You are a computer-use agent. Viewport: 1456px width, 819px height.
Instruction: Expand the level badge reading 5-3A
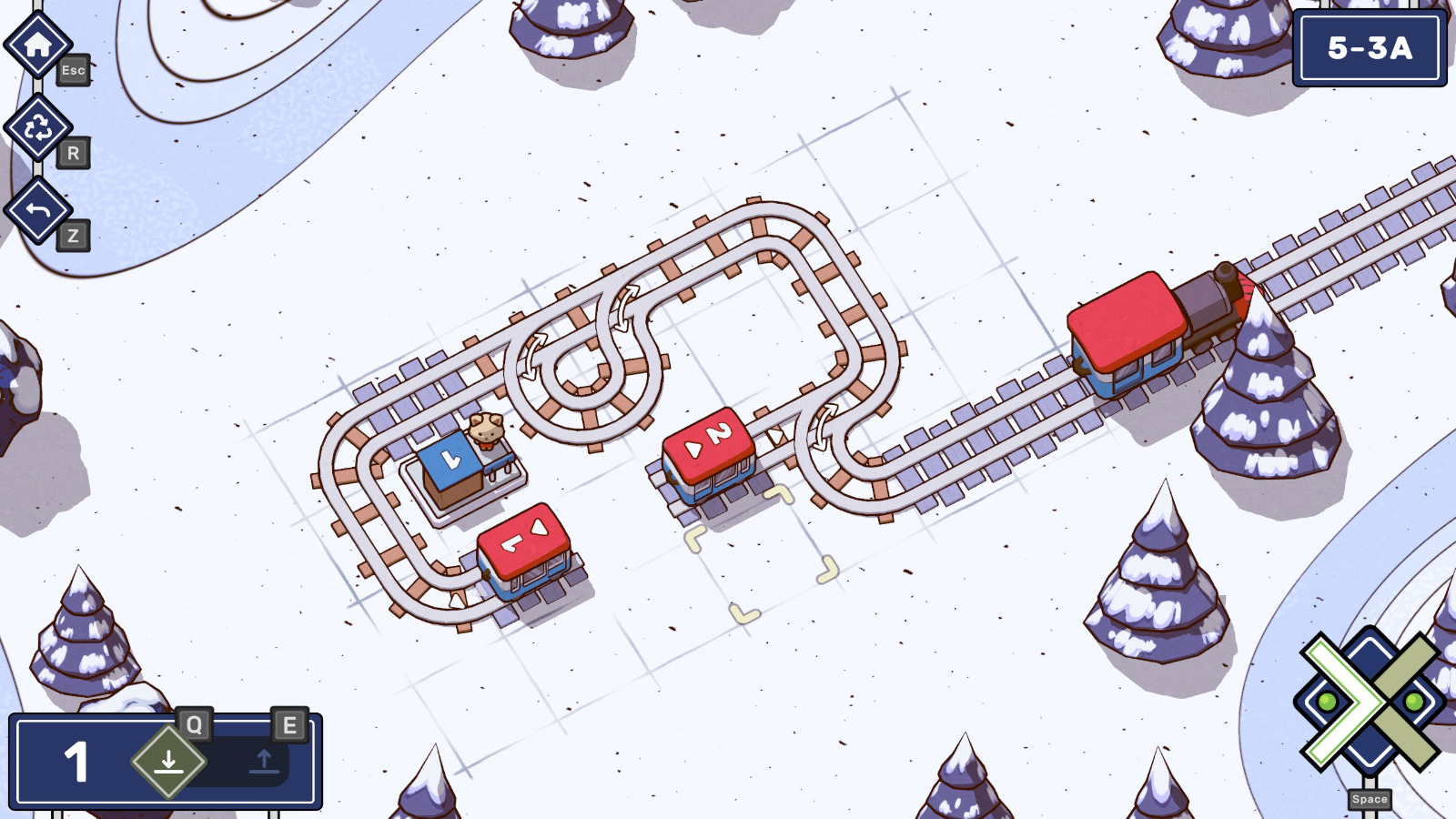[1371, 48]
